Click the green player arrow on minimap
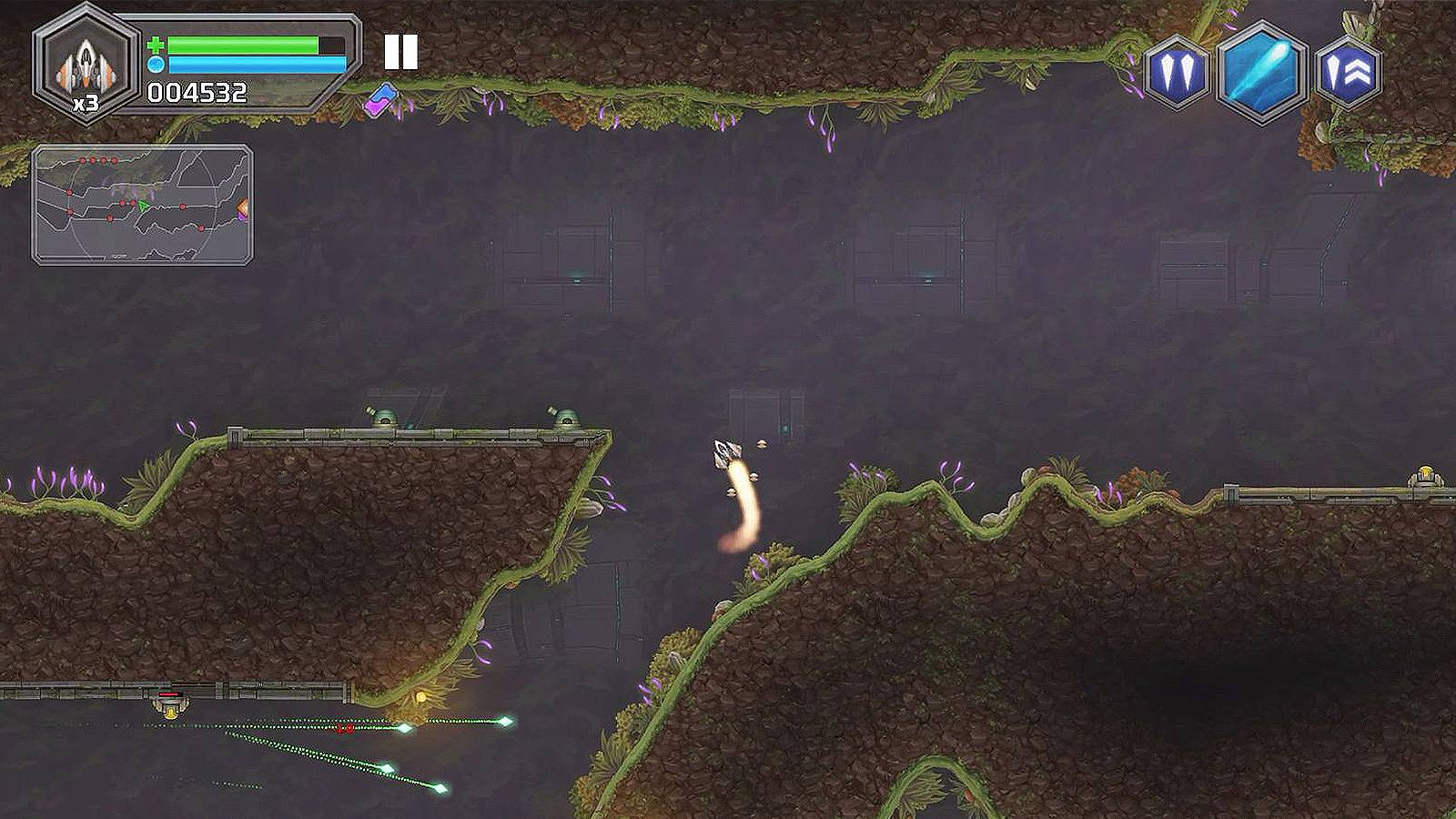1456x819 pixels. click(143, 206)
